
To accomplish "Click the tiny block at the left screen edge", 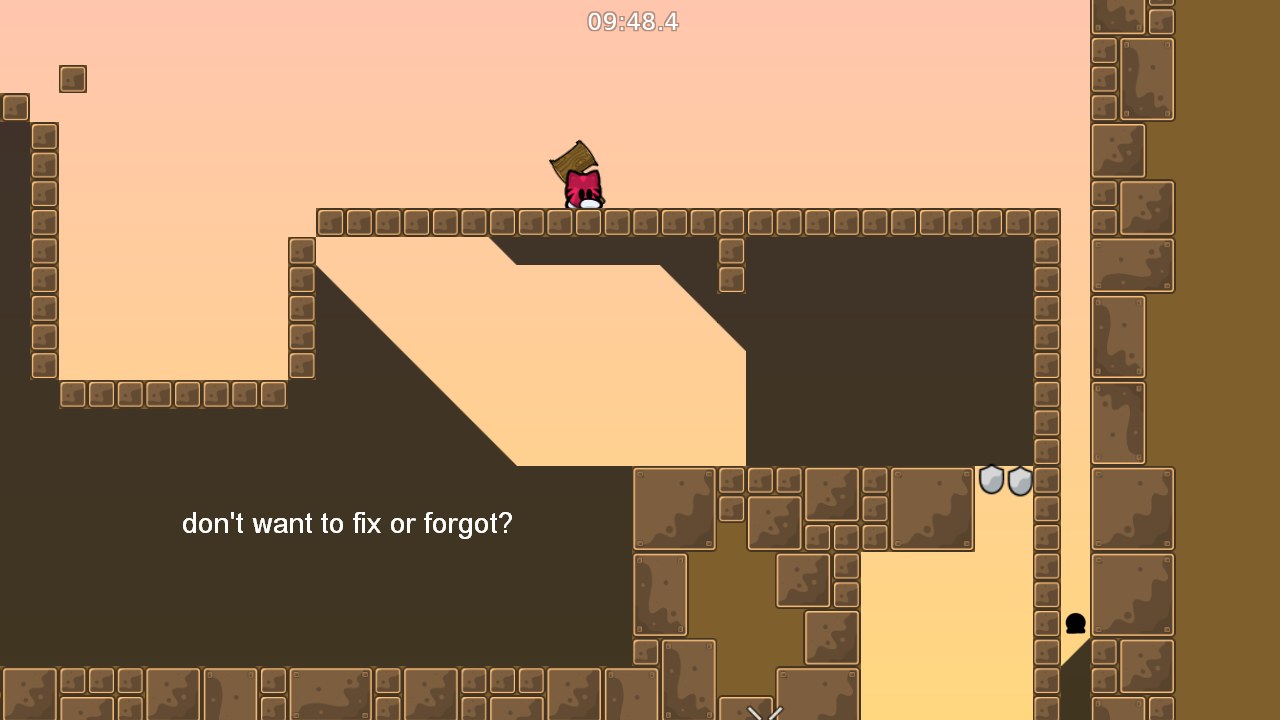I will (x=14, y=107).
